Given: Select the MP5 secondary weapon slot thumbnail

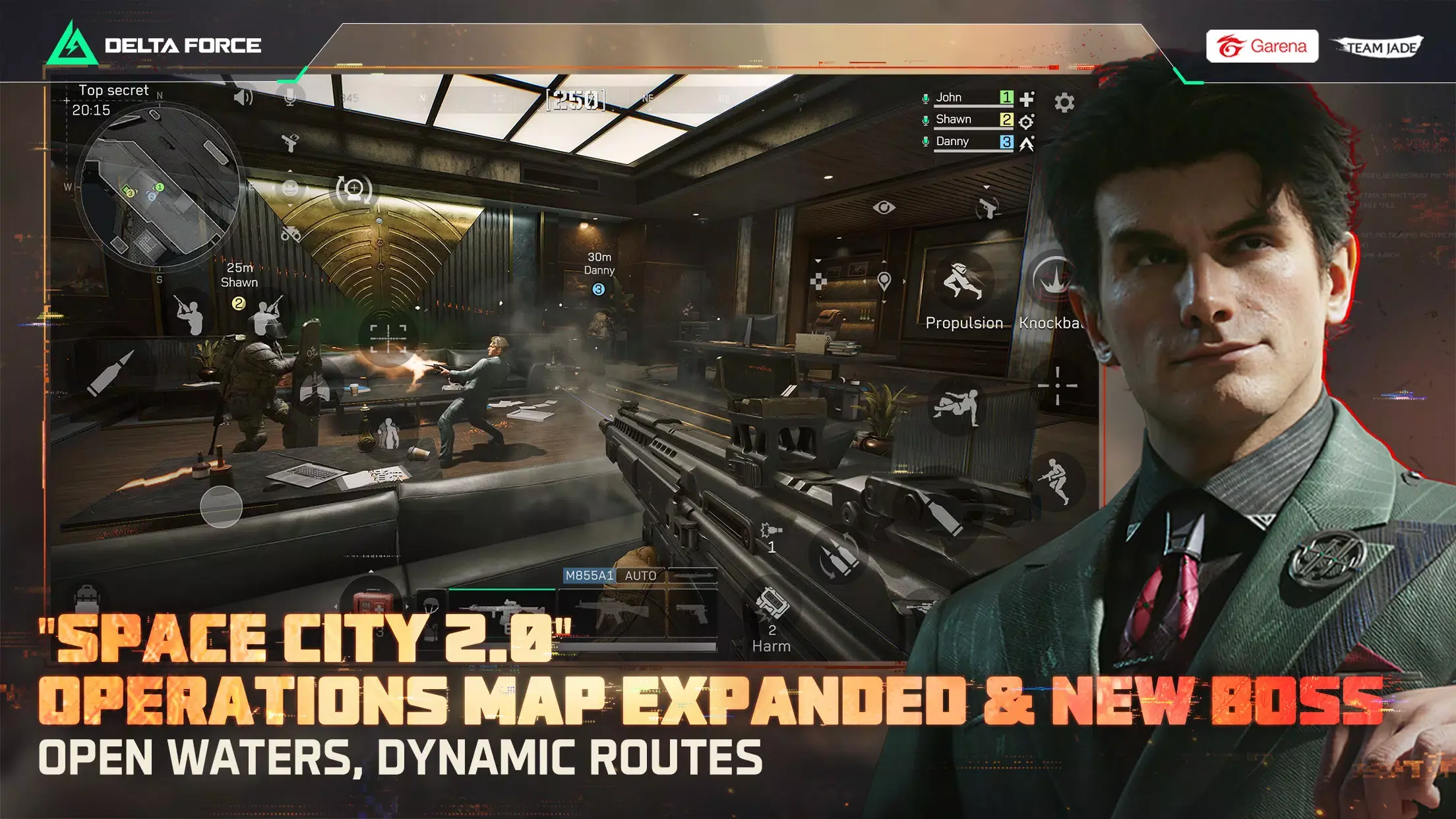Looking at the screenshot, I should click(613, 614).
